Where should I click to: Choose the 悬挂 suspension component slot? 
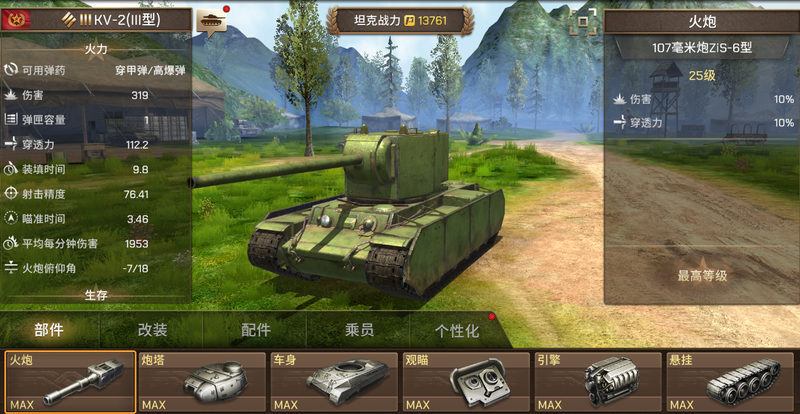point(731,381)
